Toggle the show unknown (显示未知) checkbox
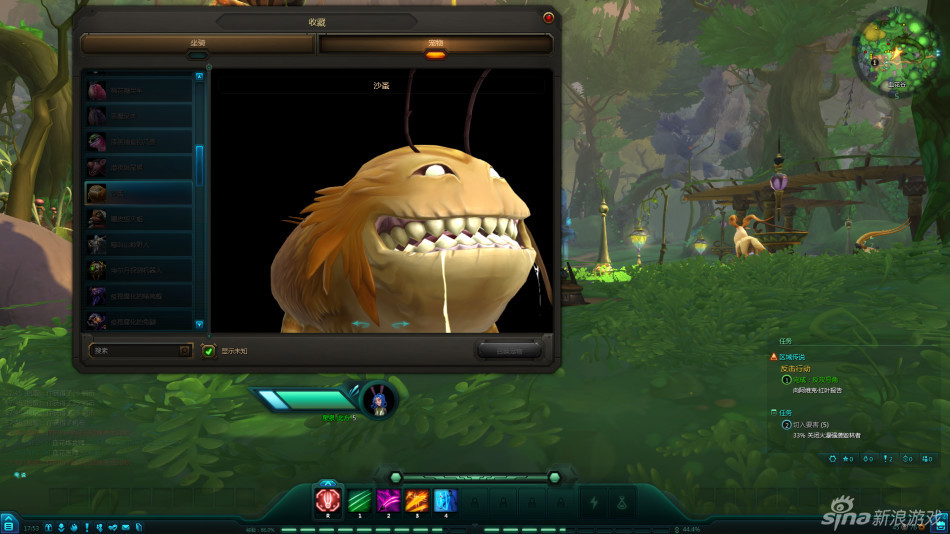The width and height of the screenshot is (950, 534). 208,351
